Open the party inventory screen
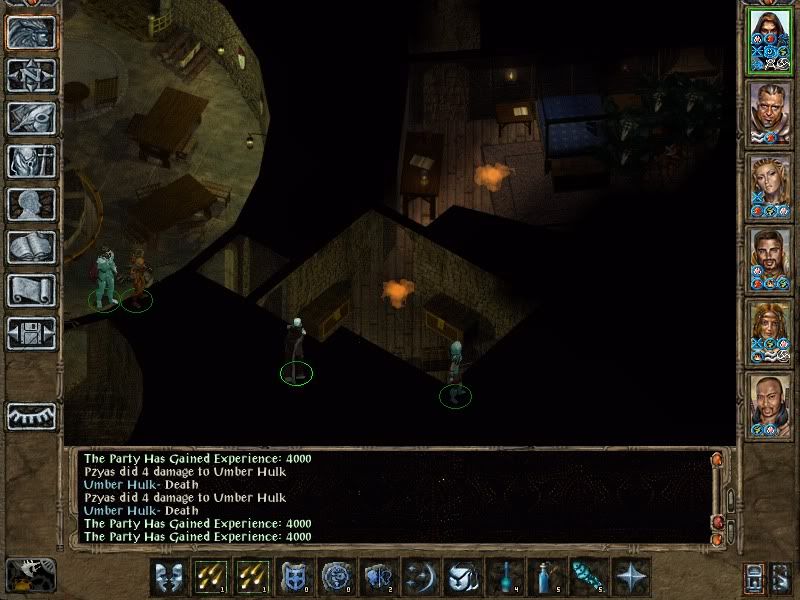 click(x=31, y=161)
